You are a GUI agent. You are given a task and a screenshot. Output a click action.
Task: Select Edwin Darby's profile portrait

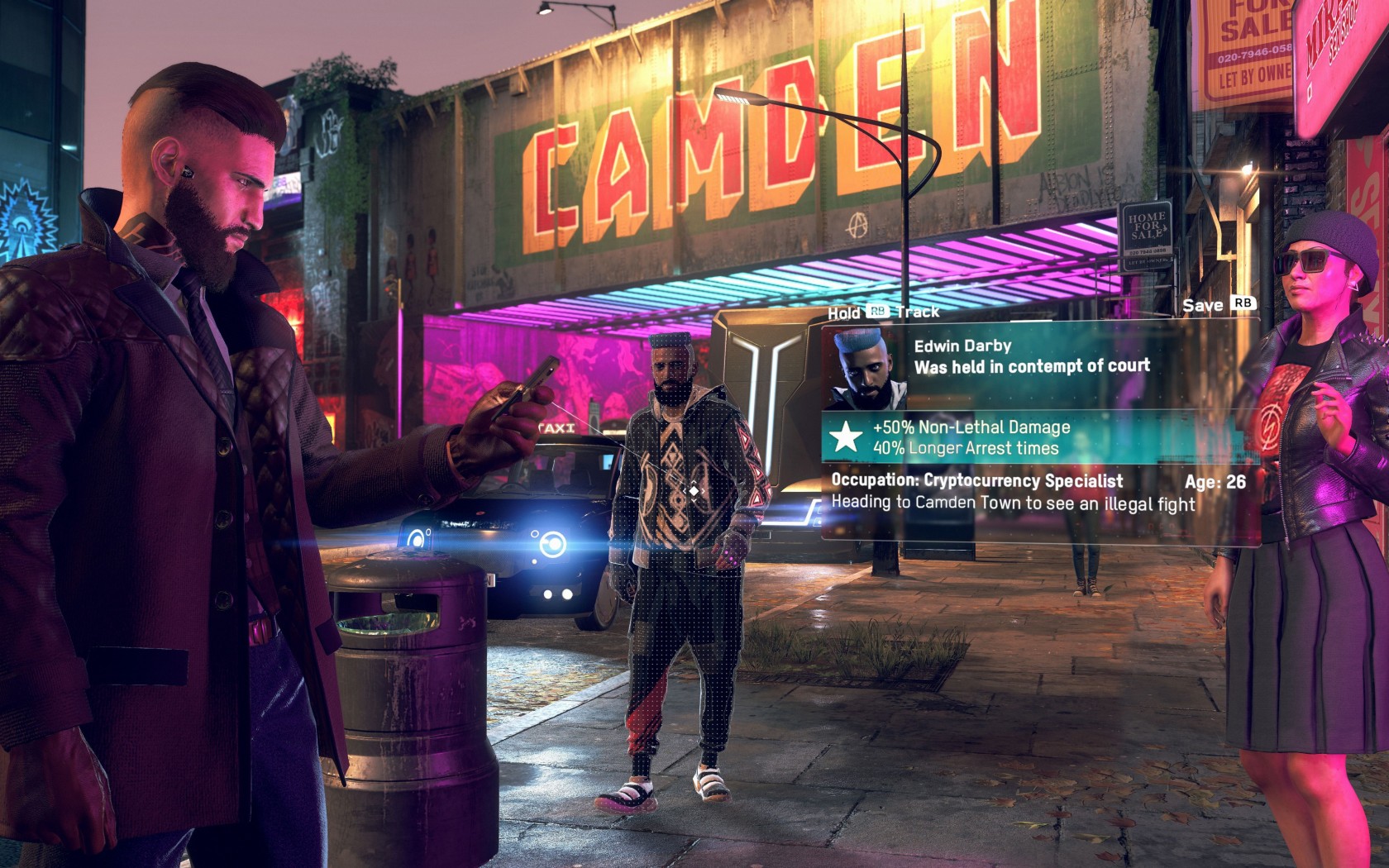pos(864,368)
